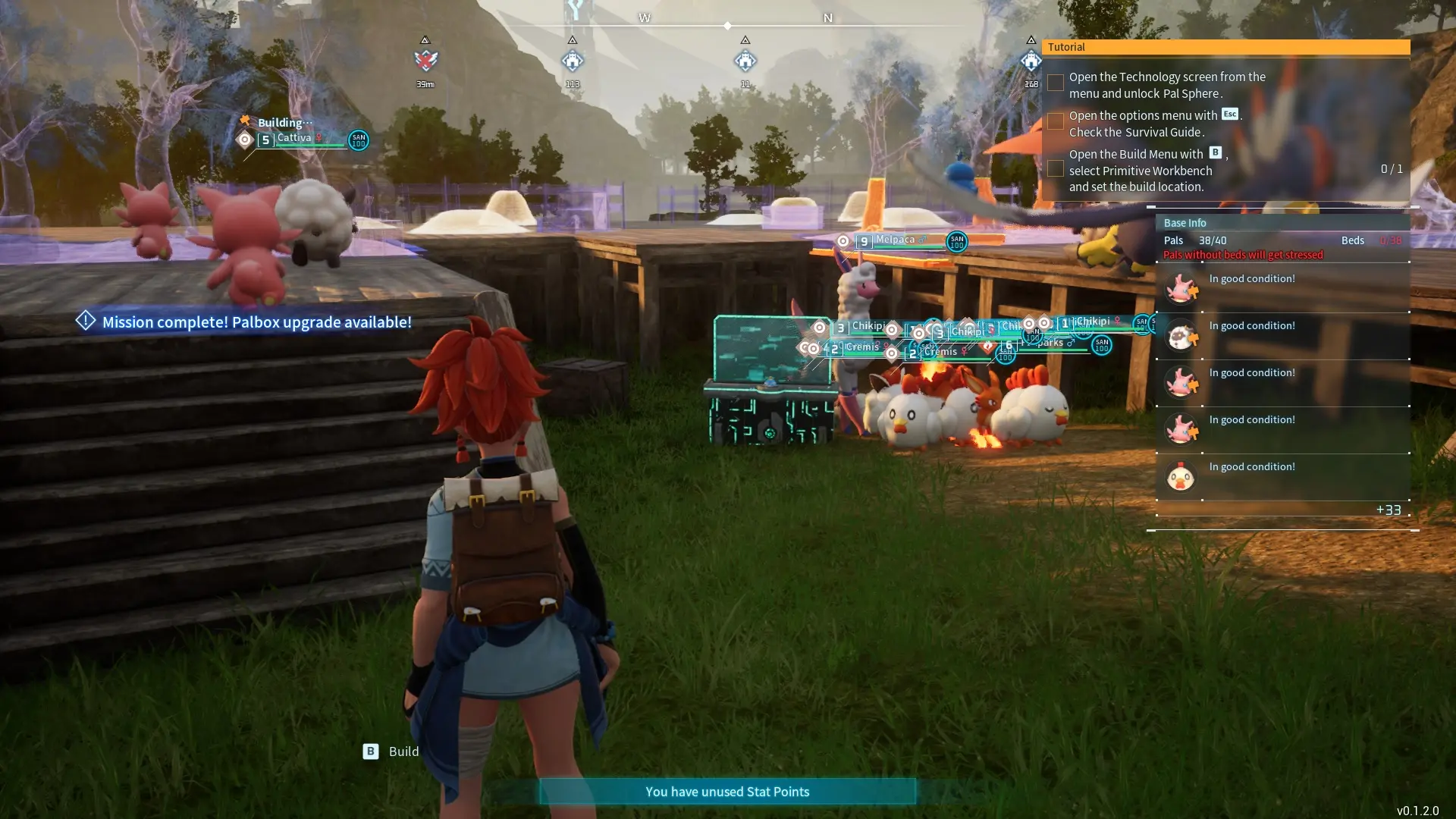Select the pink Cattiva portrait in Base Info
1456x819 pixels.
coord(1183,288)
